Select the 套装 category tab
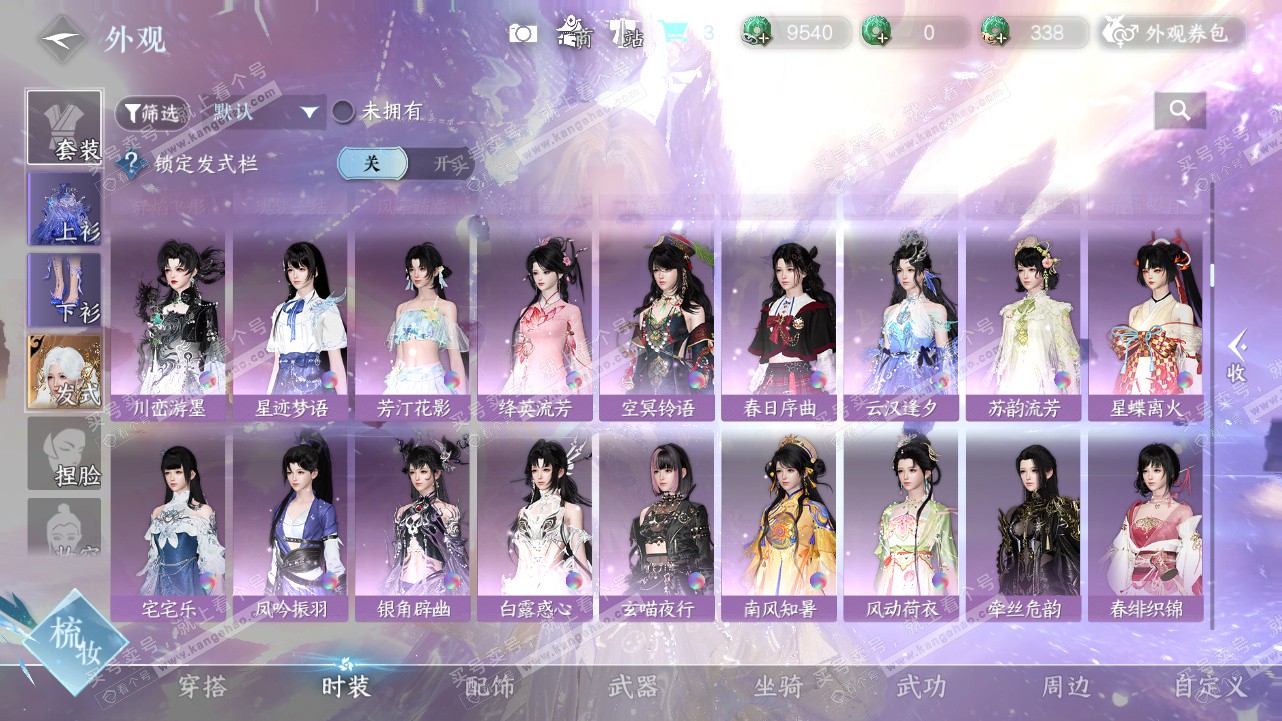1282x721 pixels. pyautogui.click(x=64, y=128)
